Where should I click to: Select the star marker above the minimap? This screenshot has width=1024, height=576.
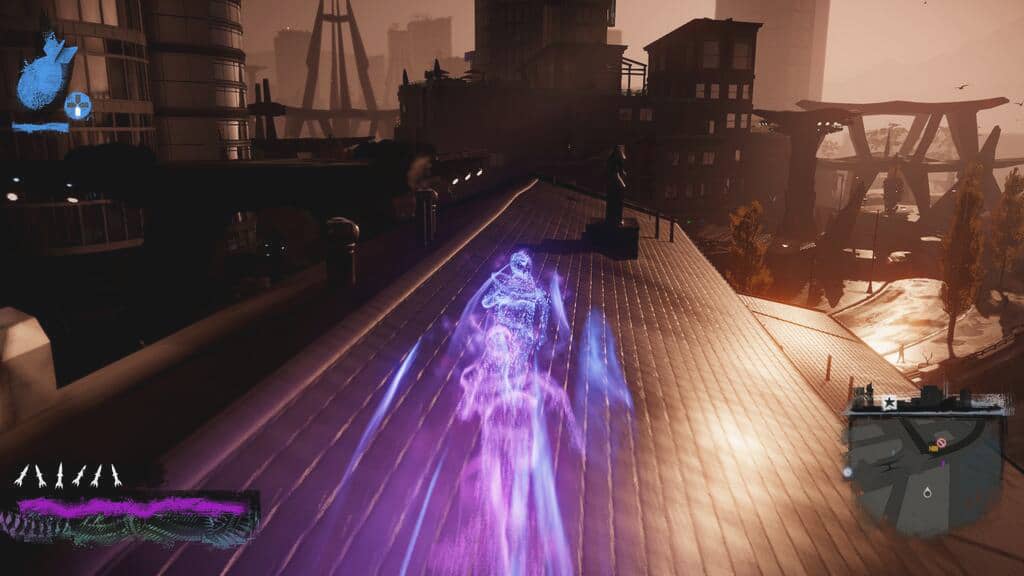coord(889,402)
